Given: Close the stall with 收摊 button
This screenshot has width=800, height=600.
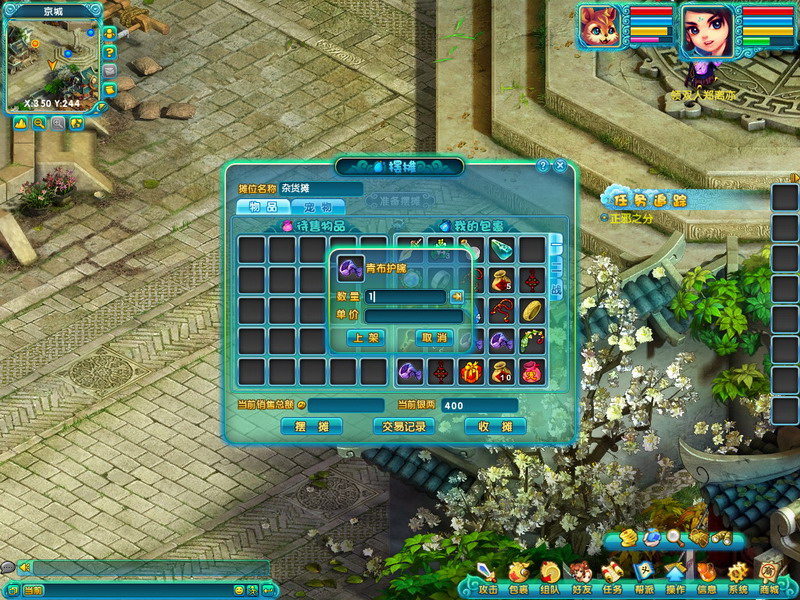Looking at the screenshot, I should [495, 427].
